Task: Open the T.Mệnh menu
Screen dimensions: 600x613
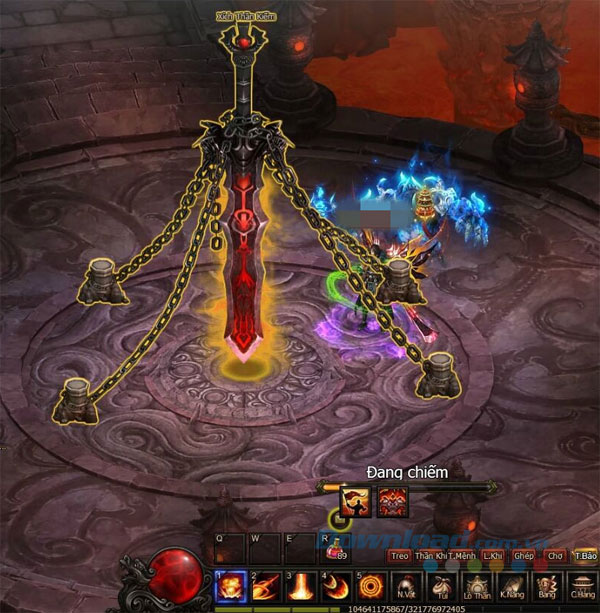Action: tap(461, 555)
